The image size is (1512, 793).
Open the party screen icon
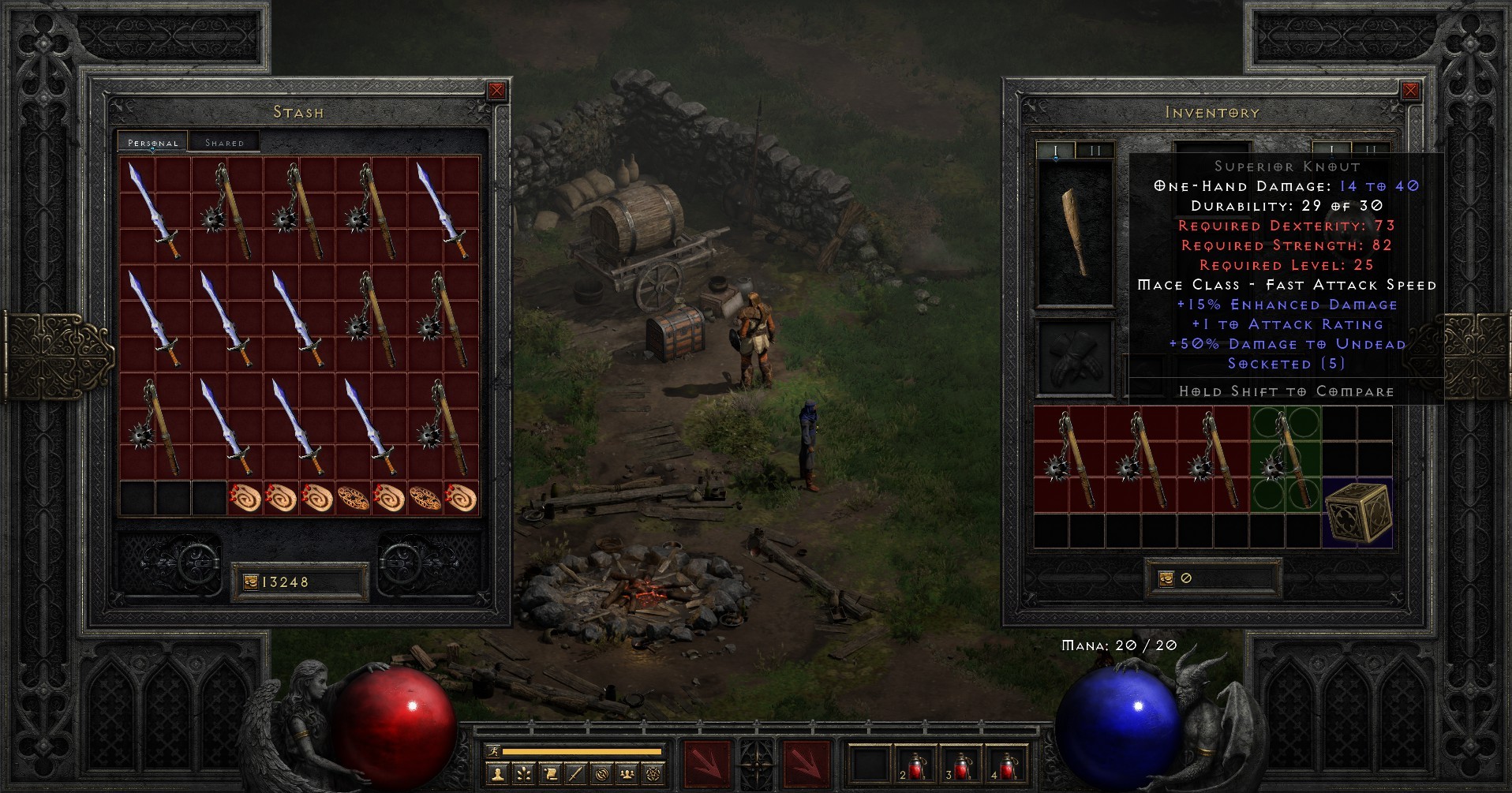coord(626,772)
